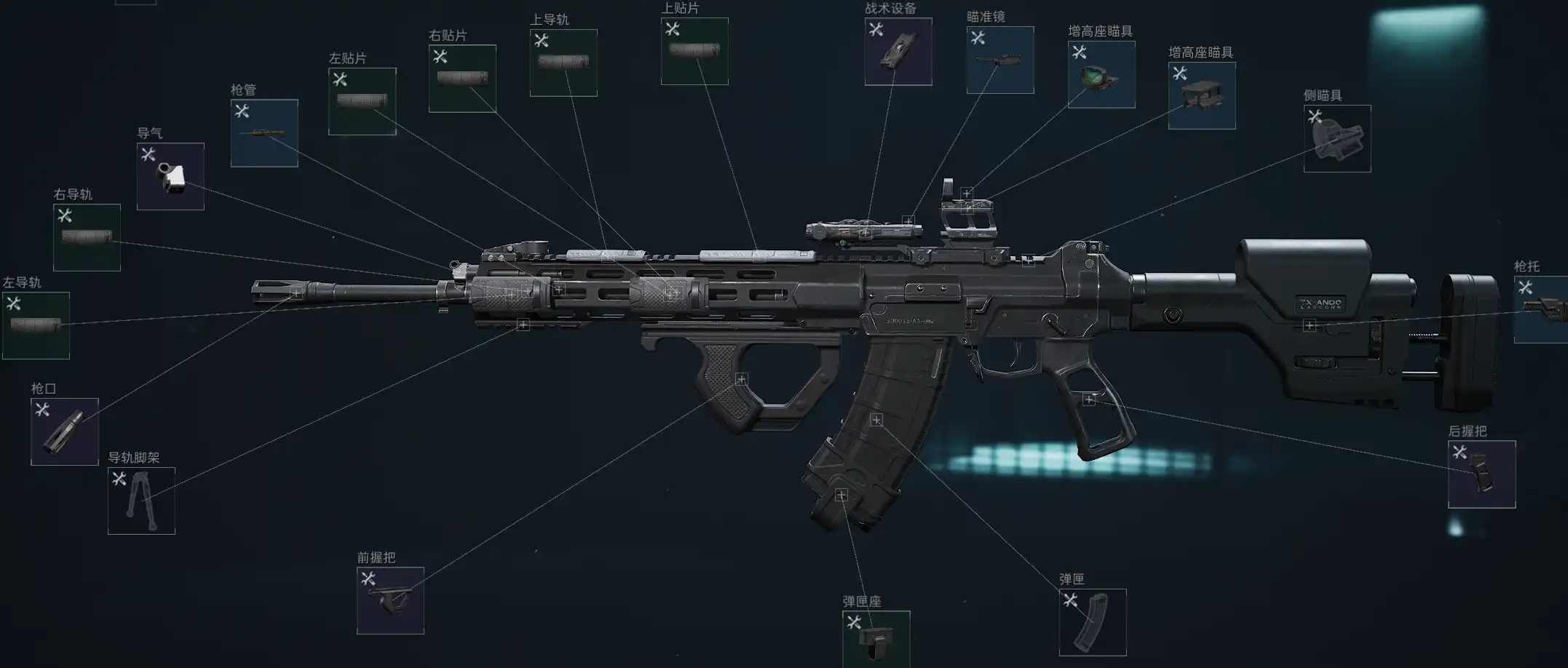The image size is (1568, 668).
Task: Select the 导气 gas block slot
Action: [170, 176]
